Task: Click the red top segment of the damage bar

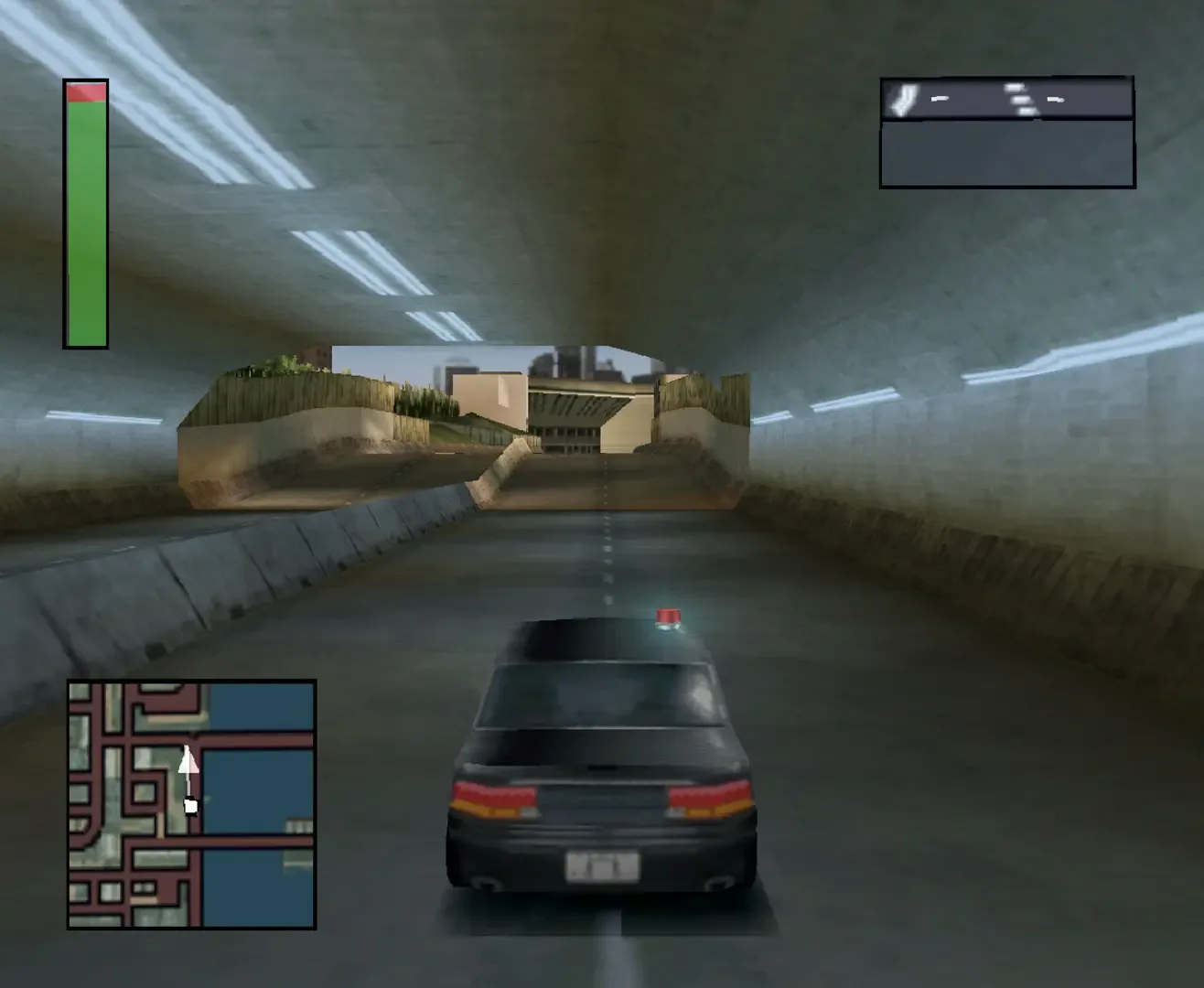Action: pyautogui.click(x=83, y=90)
